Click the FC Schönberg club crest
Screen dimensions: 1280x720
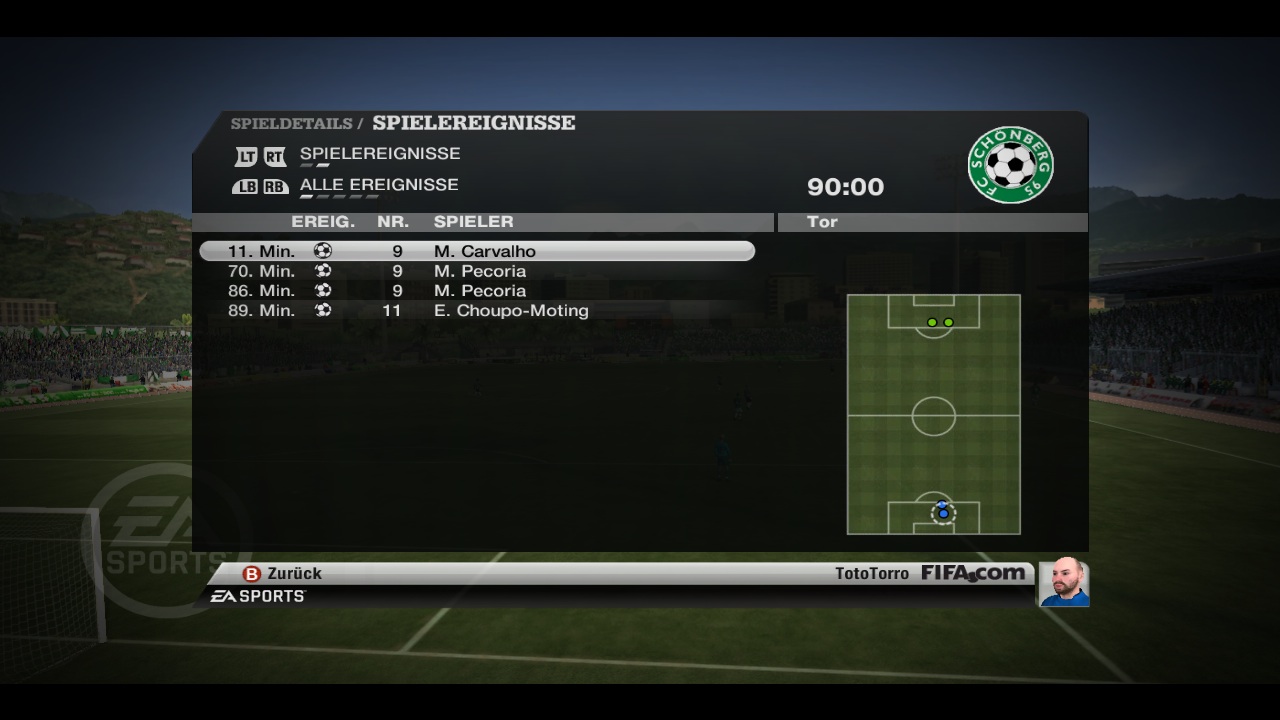click(x=1010, y=164)
